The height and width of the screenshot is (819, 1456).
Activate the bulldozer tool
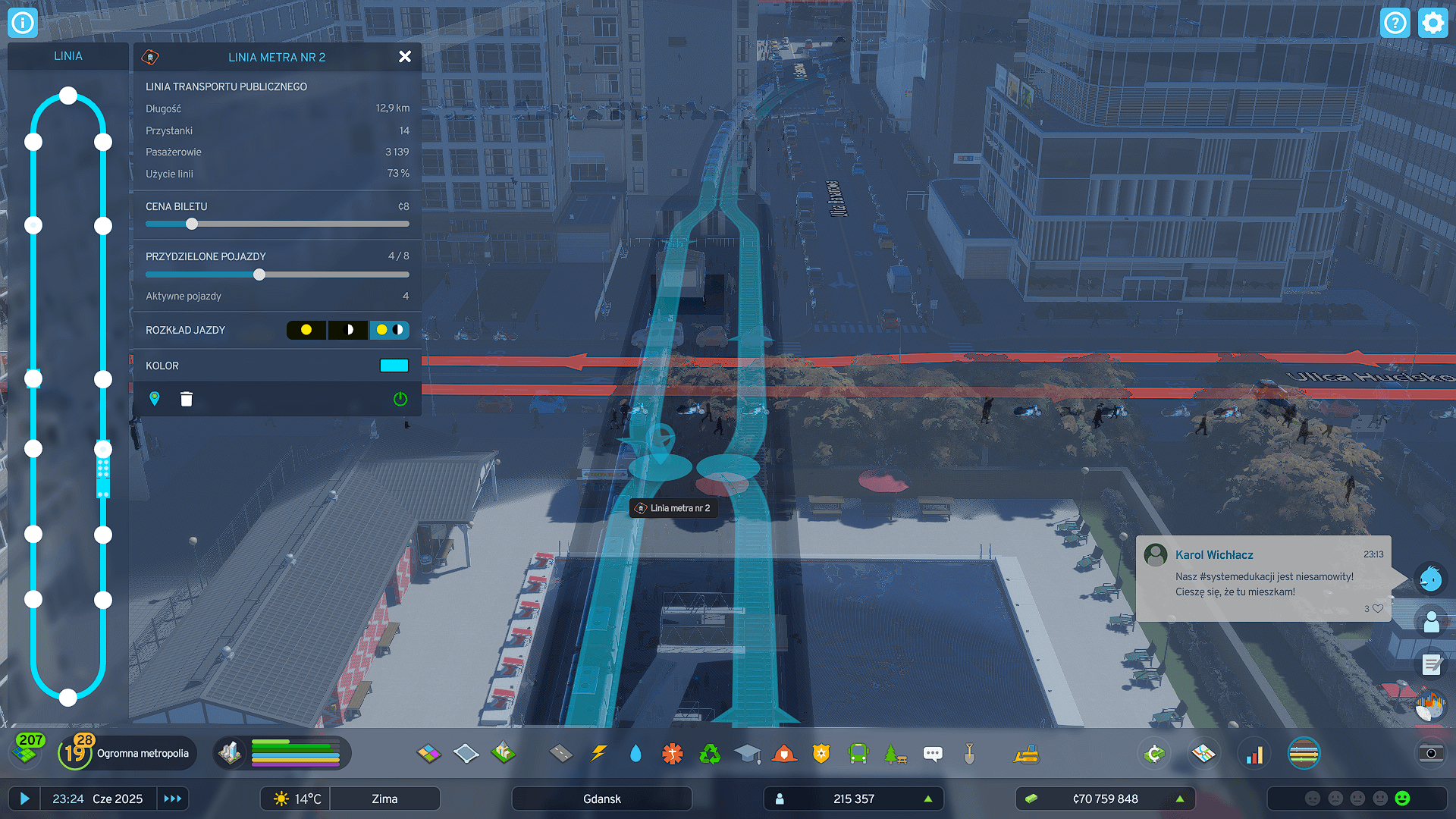coord(1025,754)
